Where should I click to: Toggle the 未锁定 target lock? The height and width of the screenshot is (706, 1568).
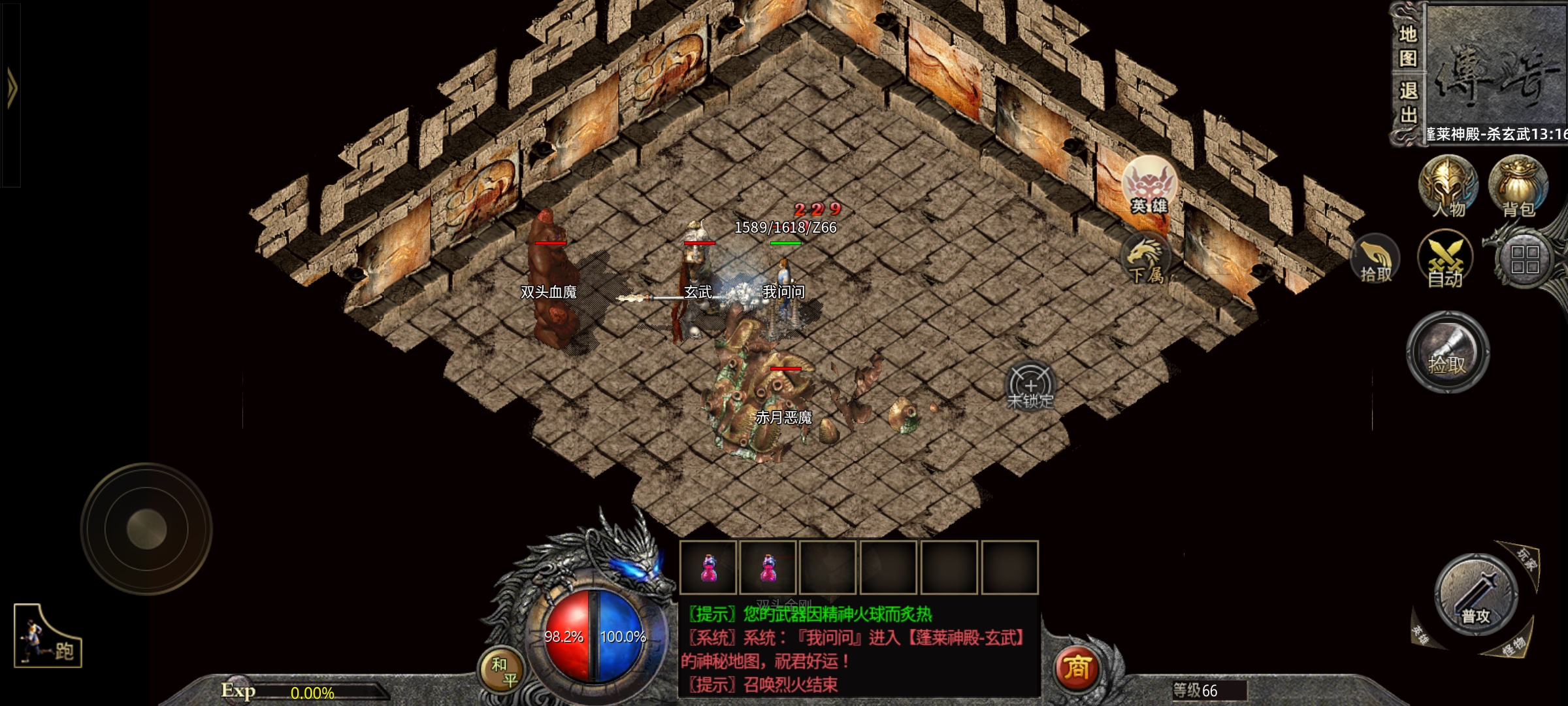pos(1030,387)
